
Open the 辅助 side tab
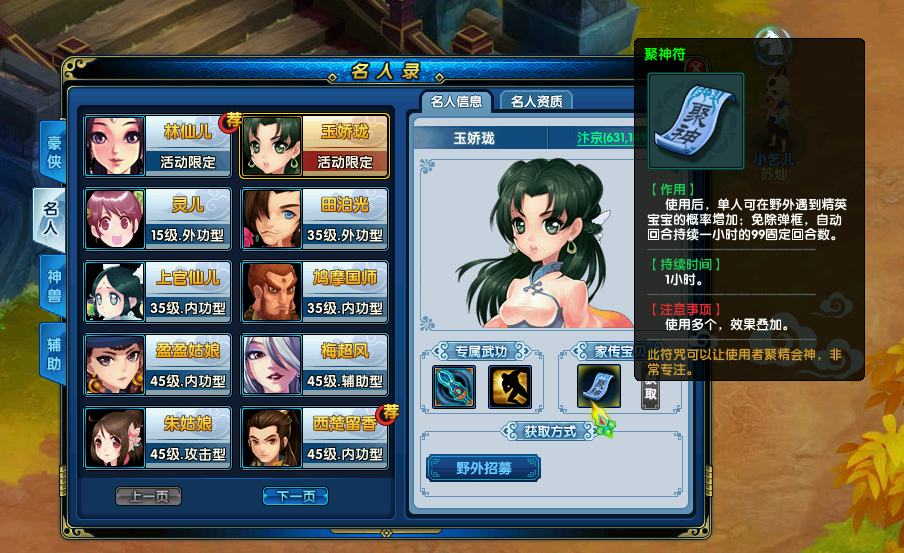[x=54, y=352]
